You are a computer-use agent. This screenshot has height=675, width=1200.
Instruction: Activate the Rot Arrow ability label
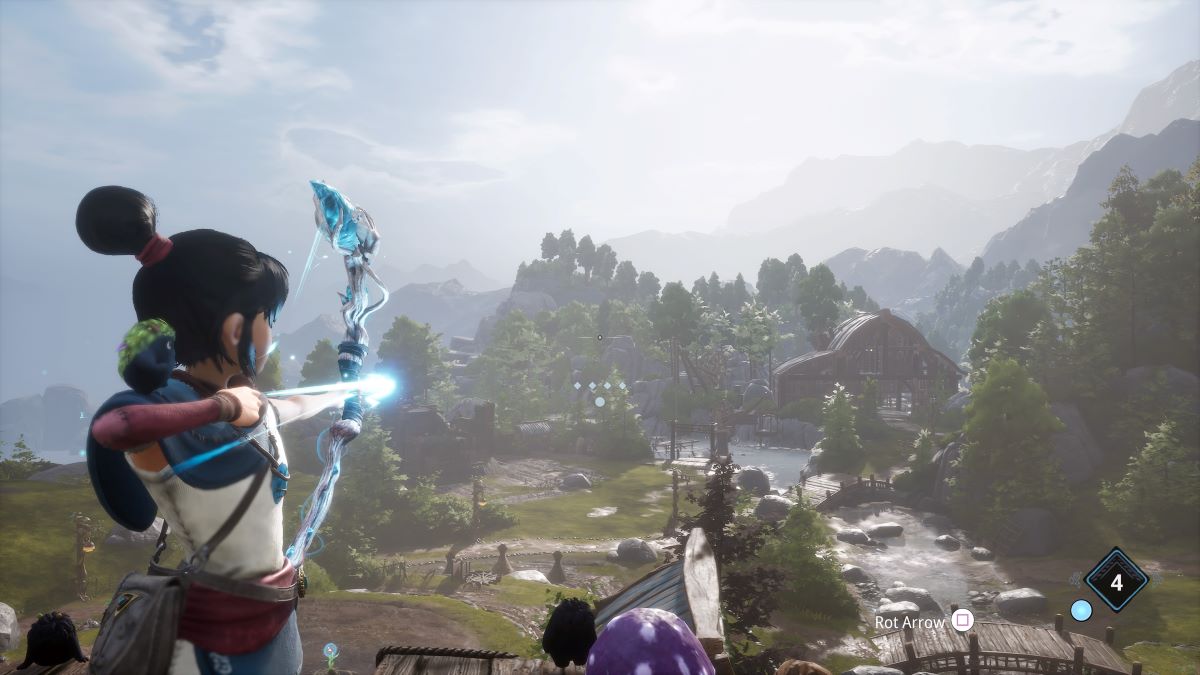pos(909,621)
